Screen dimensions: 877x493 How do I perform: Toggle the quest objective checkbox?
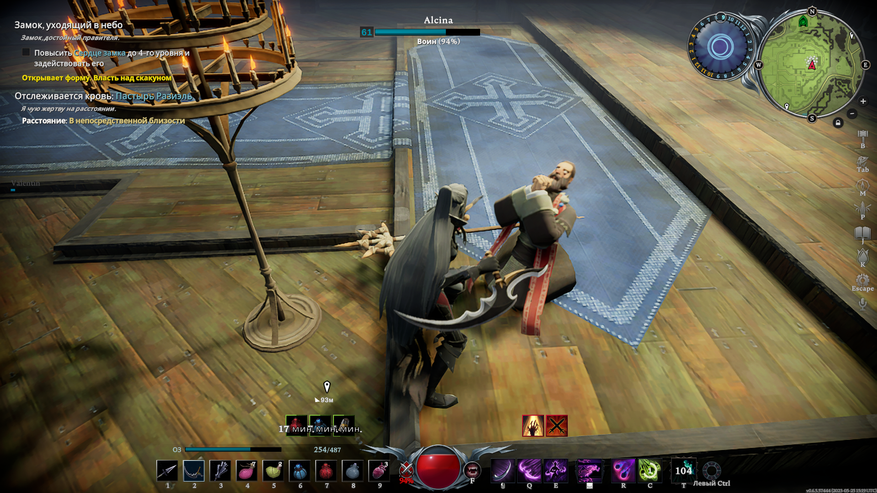(27, 52)
